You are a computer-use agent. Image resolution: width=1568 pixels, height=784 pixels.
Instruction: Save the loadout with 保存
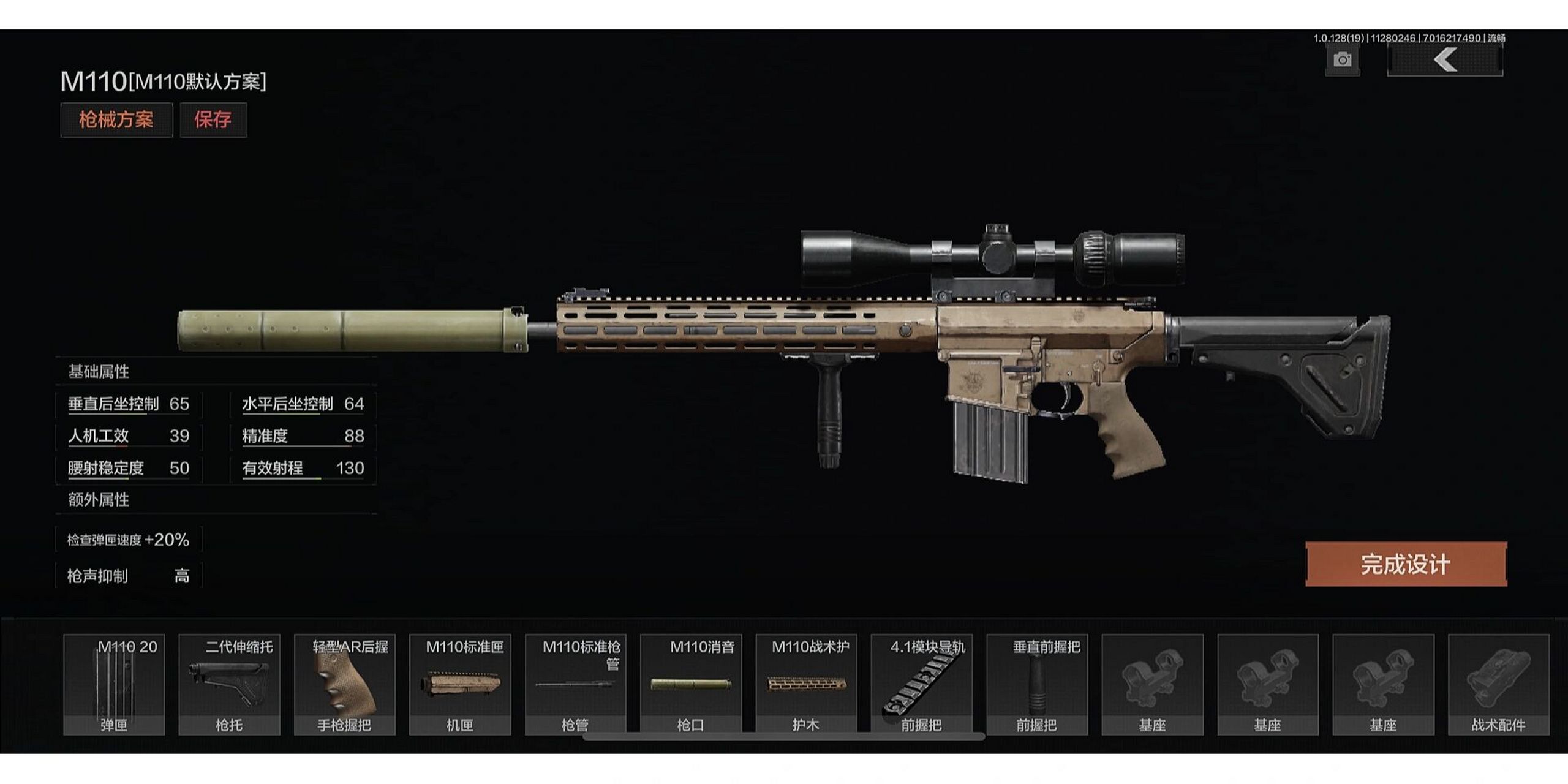(213, 119)
